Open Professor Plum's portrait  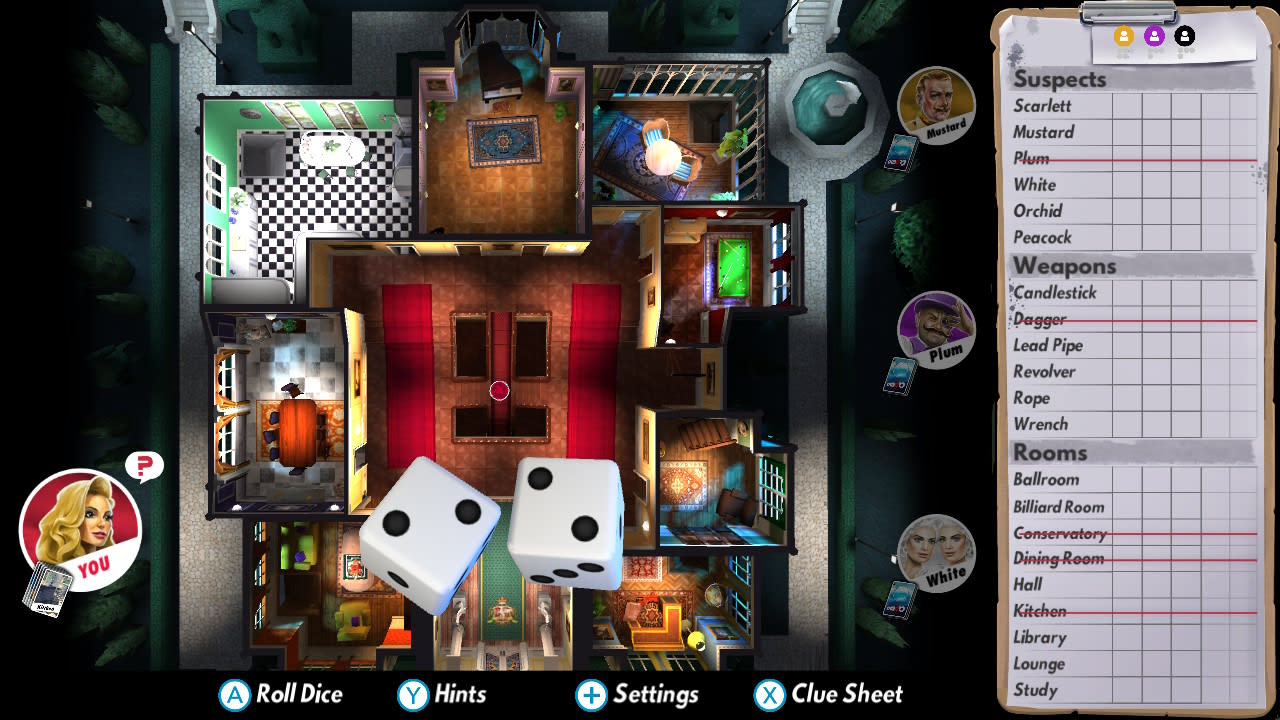point(936,330)
